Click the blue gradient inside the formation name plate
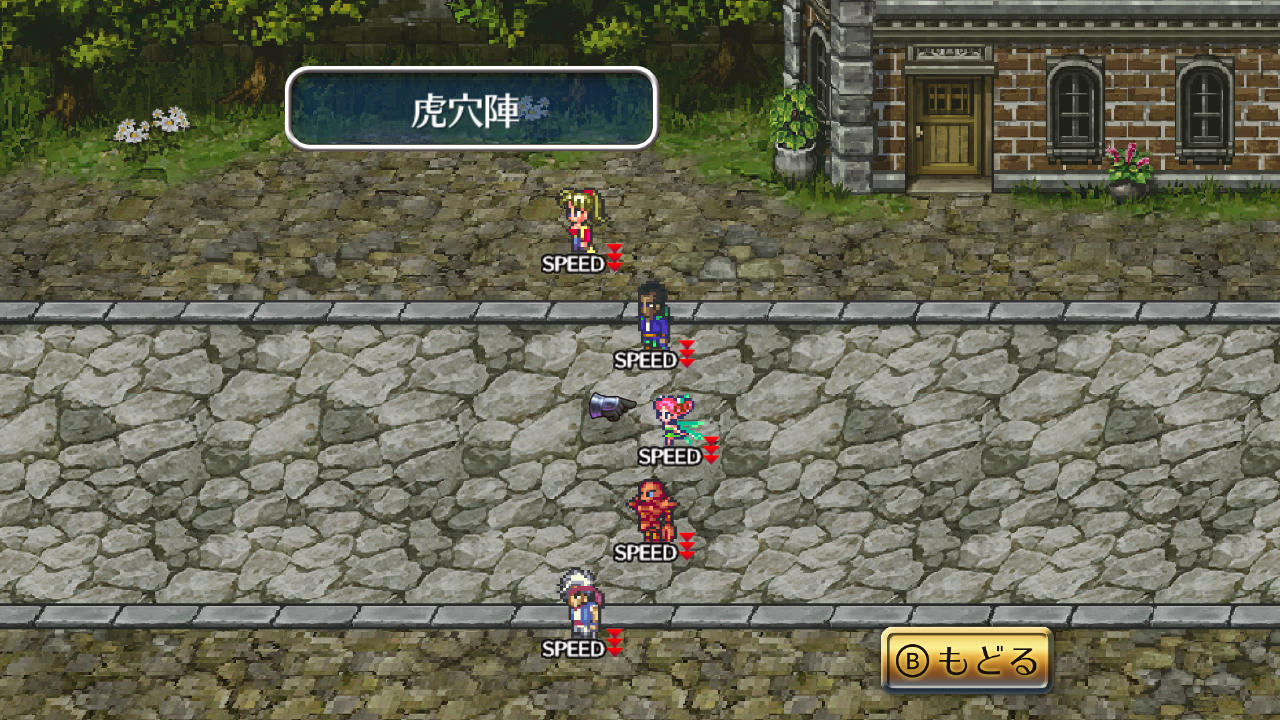This screenshot has height=720, width=1280. [x=390, y=103]
